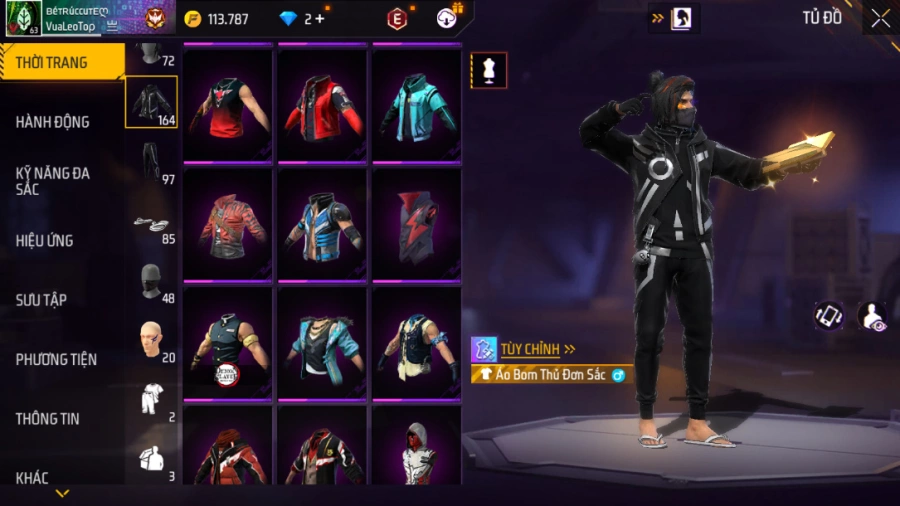This screenshot has width=900, height=506.
Task: Select the Kỹ Năng Đa Sắc tab
Action: pyautogui.click(x=60, y=180)
